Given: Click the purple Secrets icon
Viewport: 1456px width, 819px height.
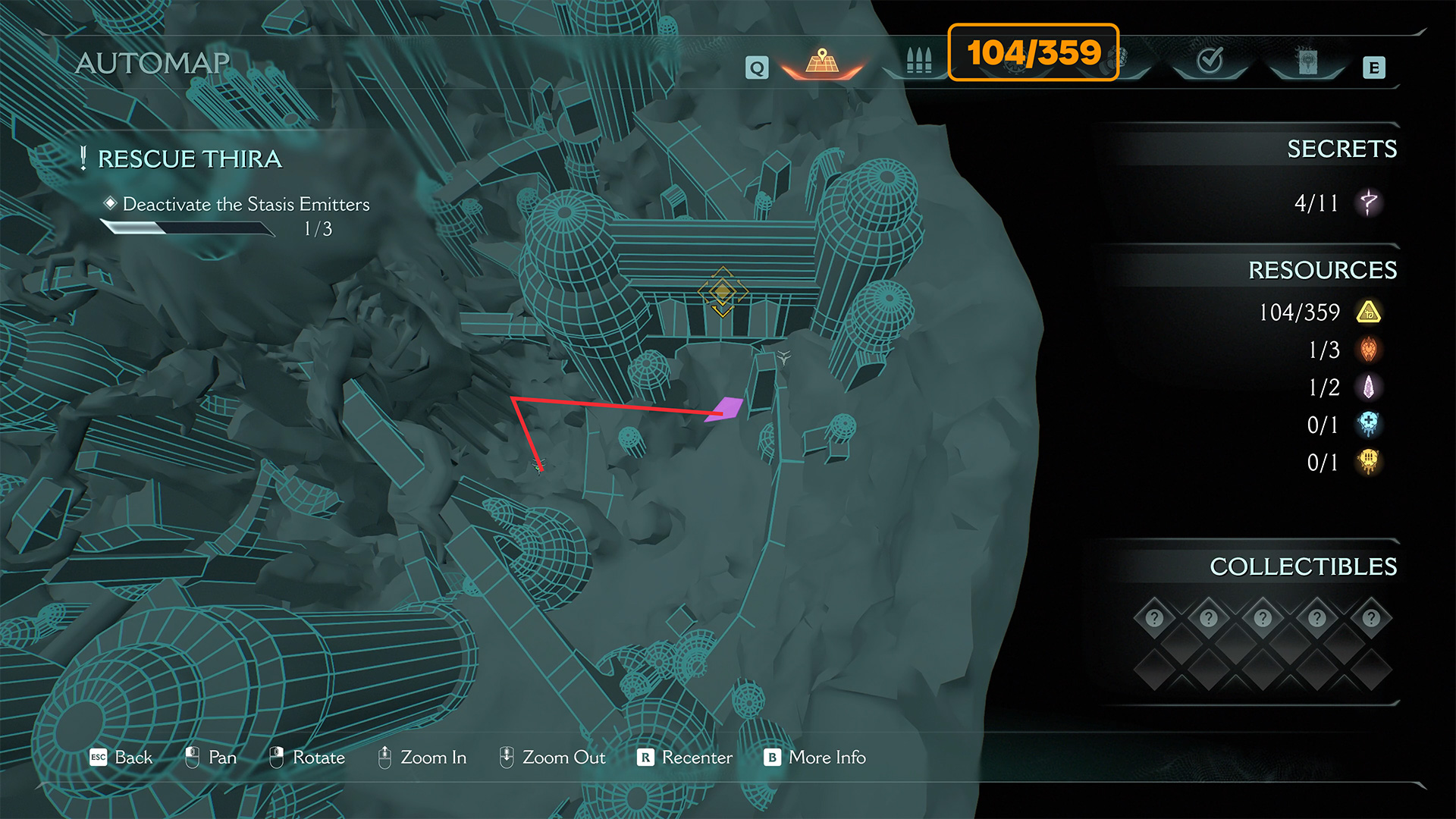Looking at the screenshot, I should point(1369,202).
